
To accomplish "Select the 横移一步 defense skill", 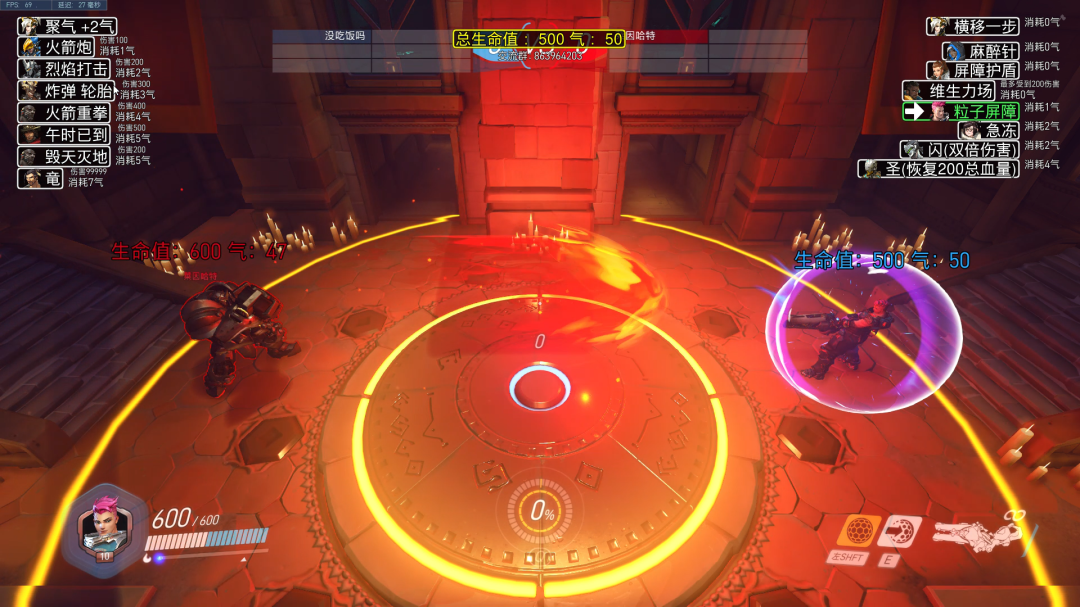I will [x=974, y=26].
